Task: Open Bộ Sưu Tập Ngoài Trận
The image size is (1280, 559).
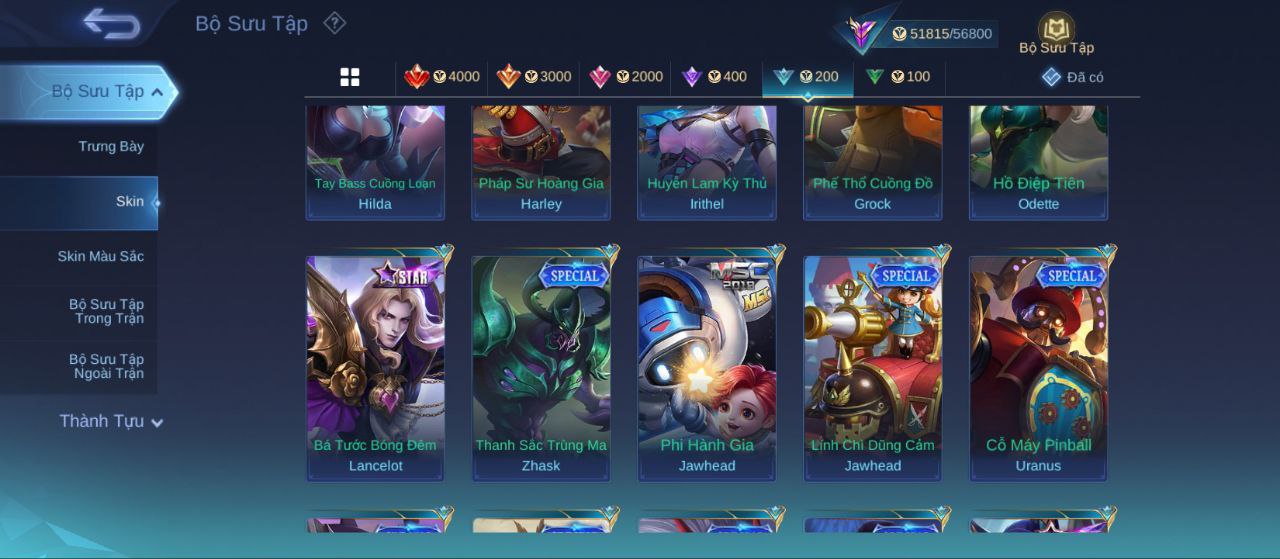Action: pyautogui.click(x=106, y=367)
